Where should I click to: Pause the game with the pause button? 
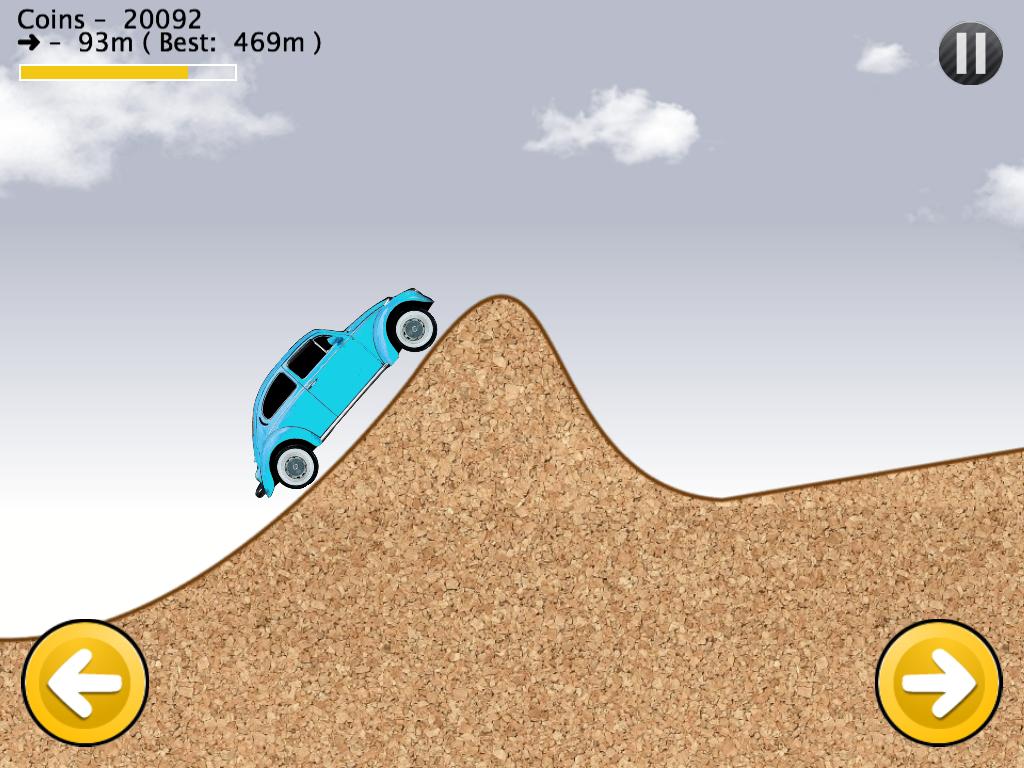point(970,53)
